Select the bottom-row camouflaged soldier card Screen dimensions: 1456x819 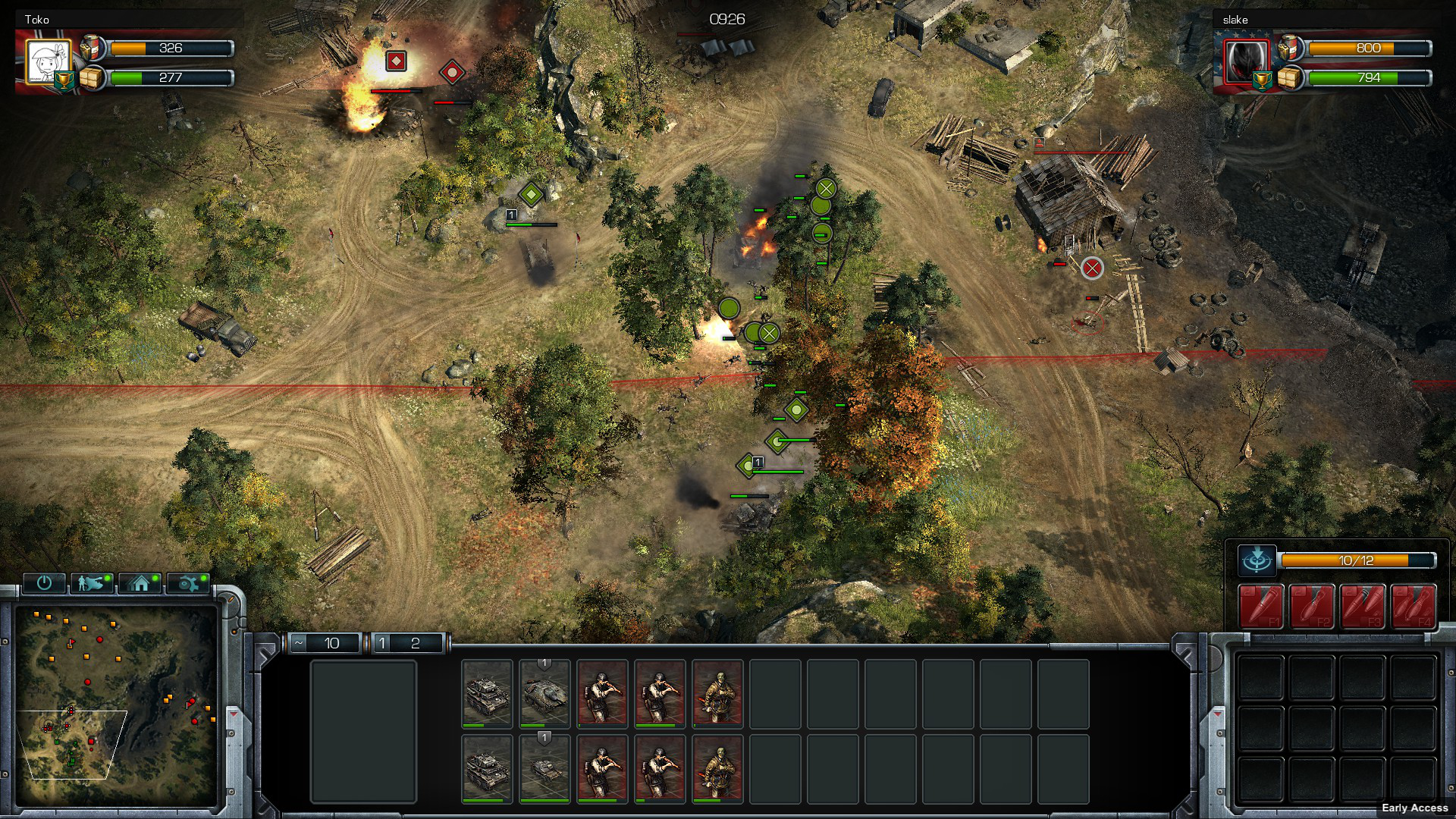point(717,768)
